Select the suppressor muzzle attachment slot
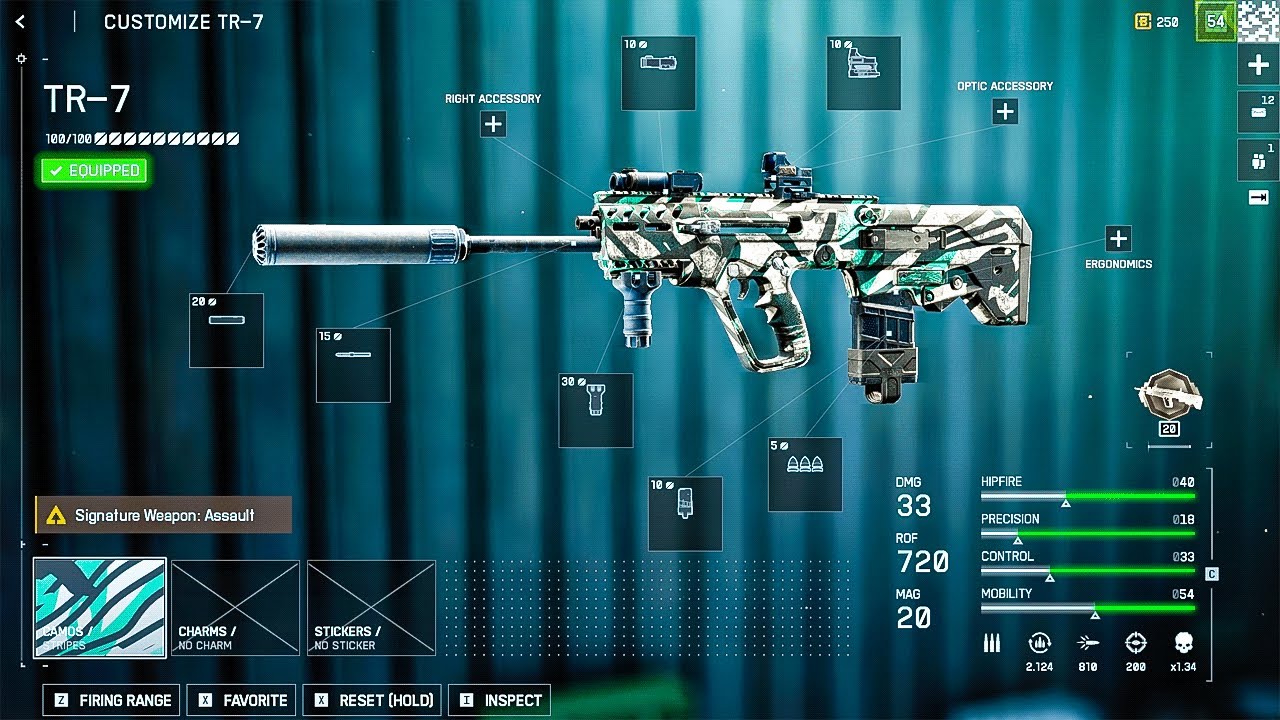The image size is (1280, 720). click(226, 330)
